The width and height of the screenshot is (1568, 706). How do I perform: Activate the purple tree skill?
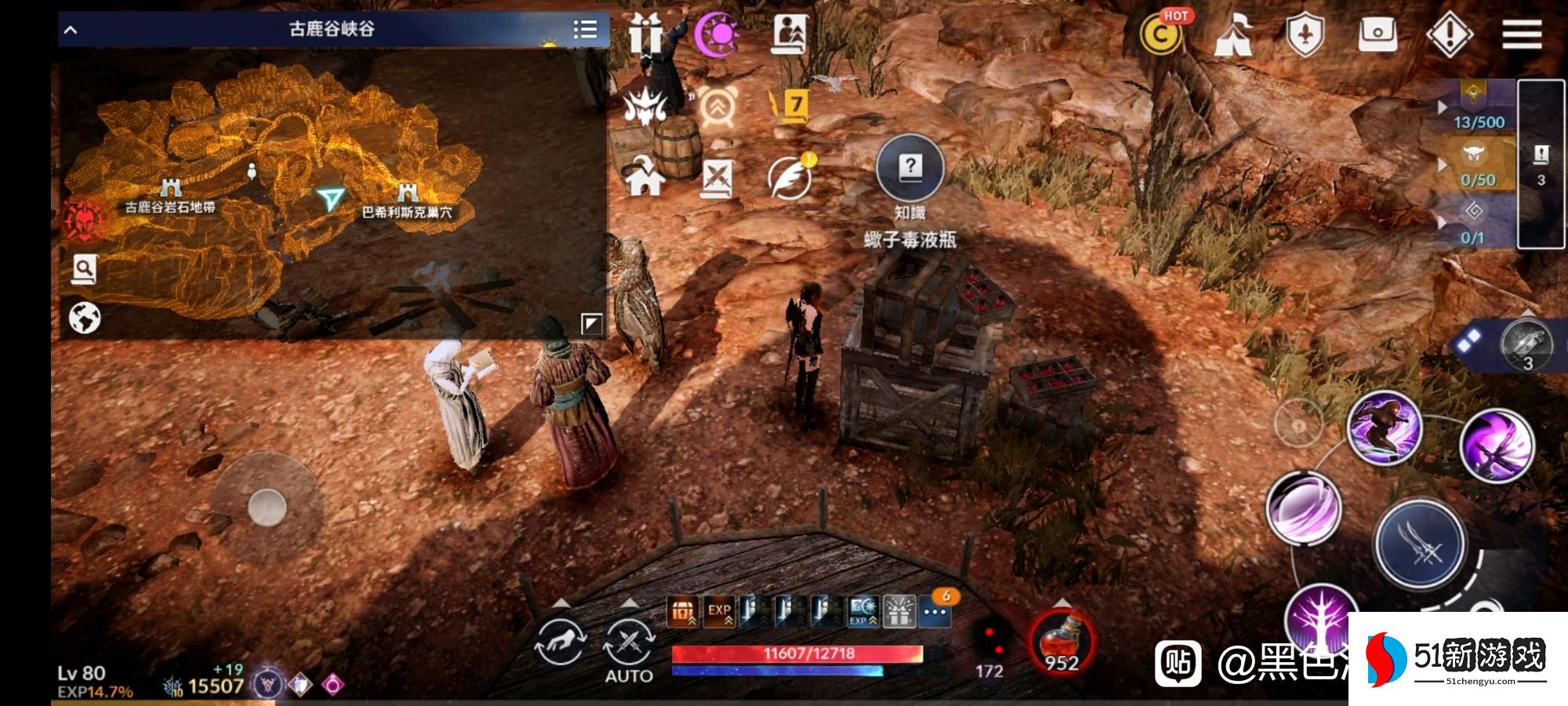(x=1319, y=620)
